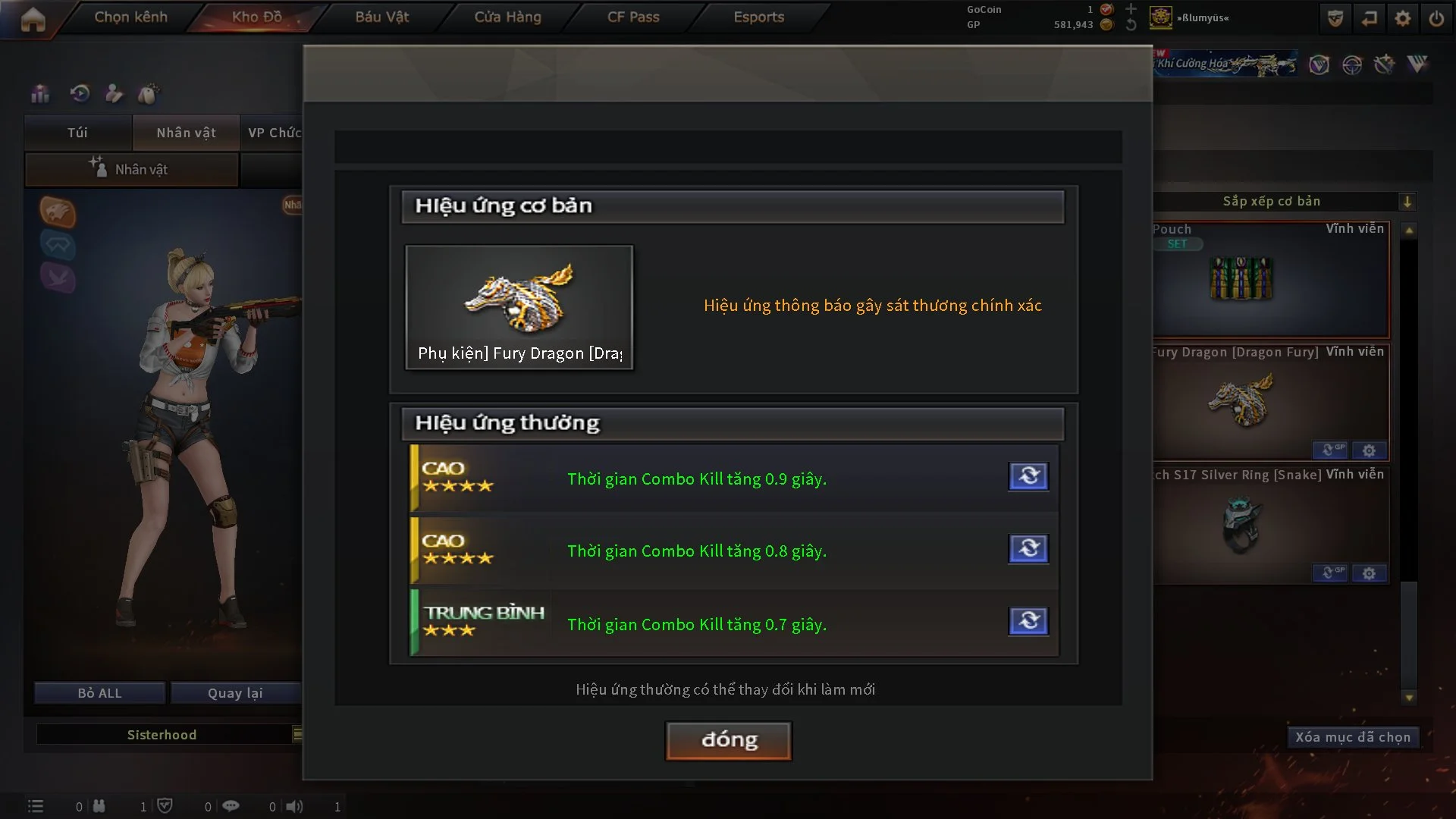The height and width of the screenshot is (819, 1456).
Task: Open the Sắp xếp cơ bản dropdown
Action: 1407,202
